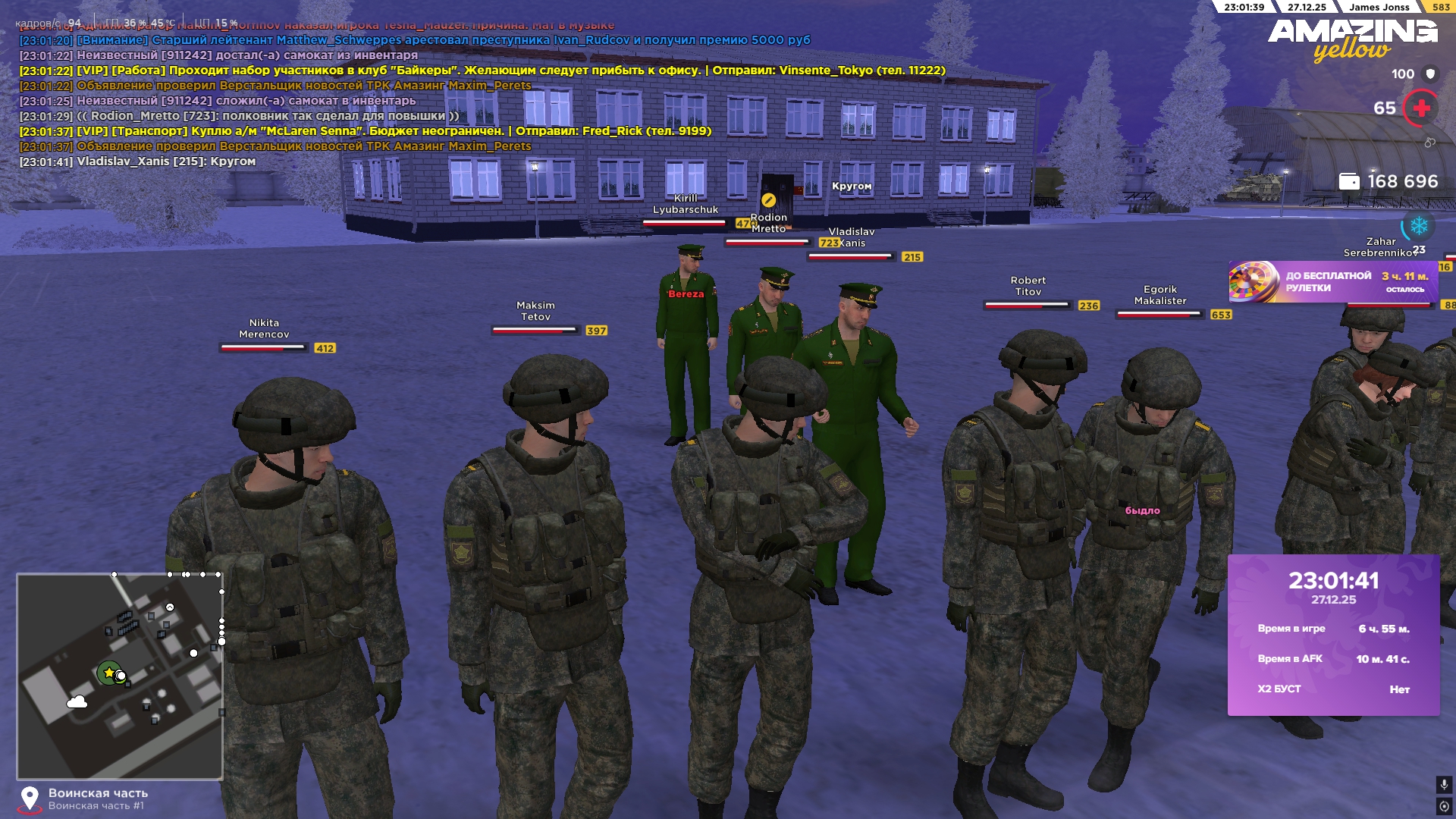
Task: Click the yellow star marker on minimap
Action: [x=109, y=673]
